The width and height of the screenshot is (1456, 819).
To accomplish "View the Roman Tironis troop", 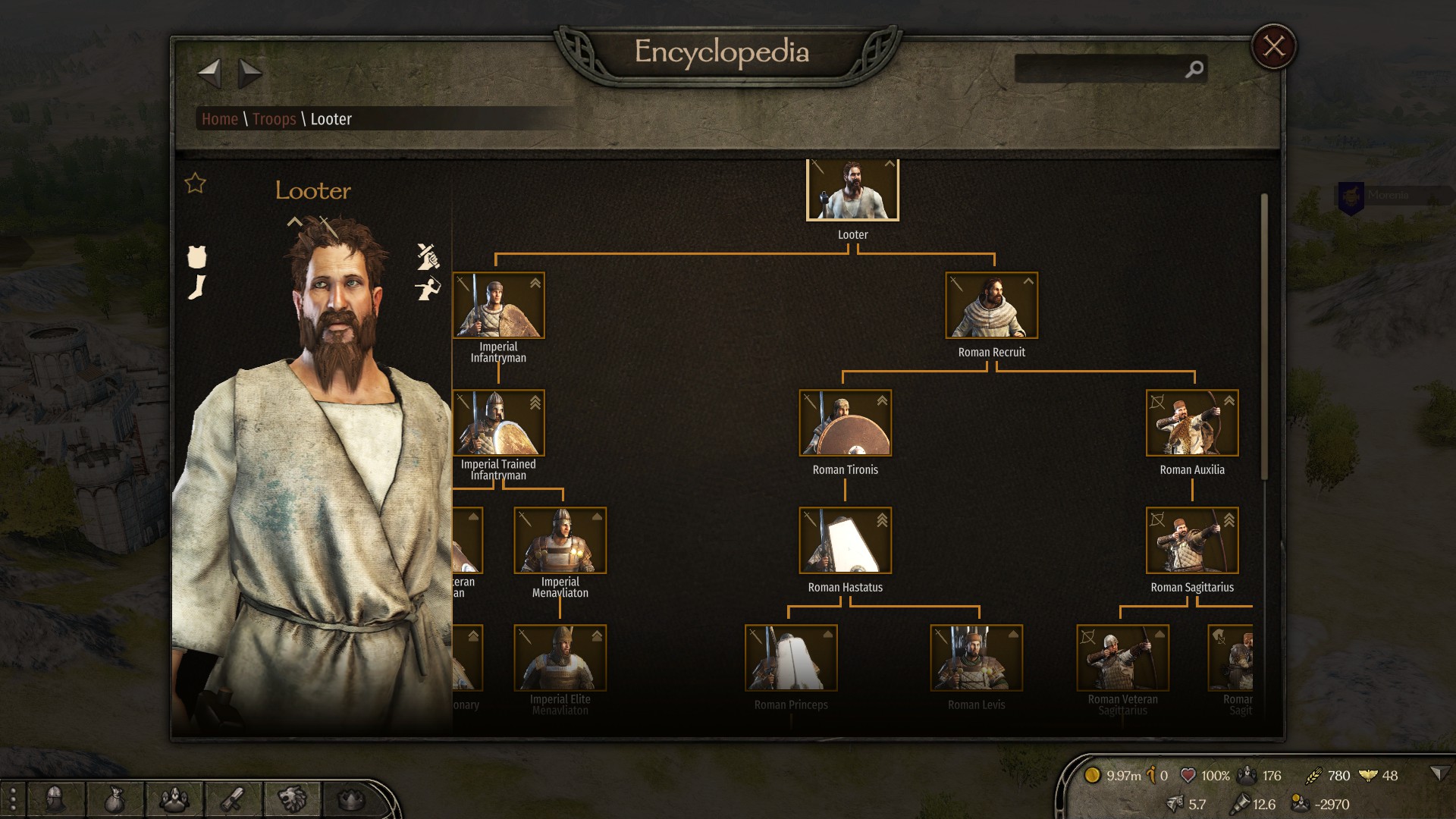I will (x=845, y=423).
